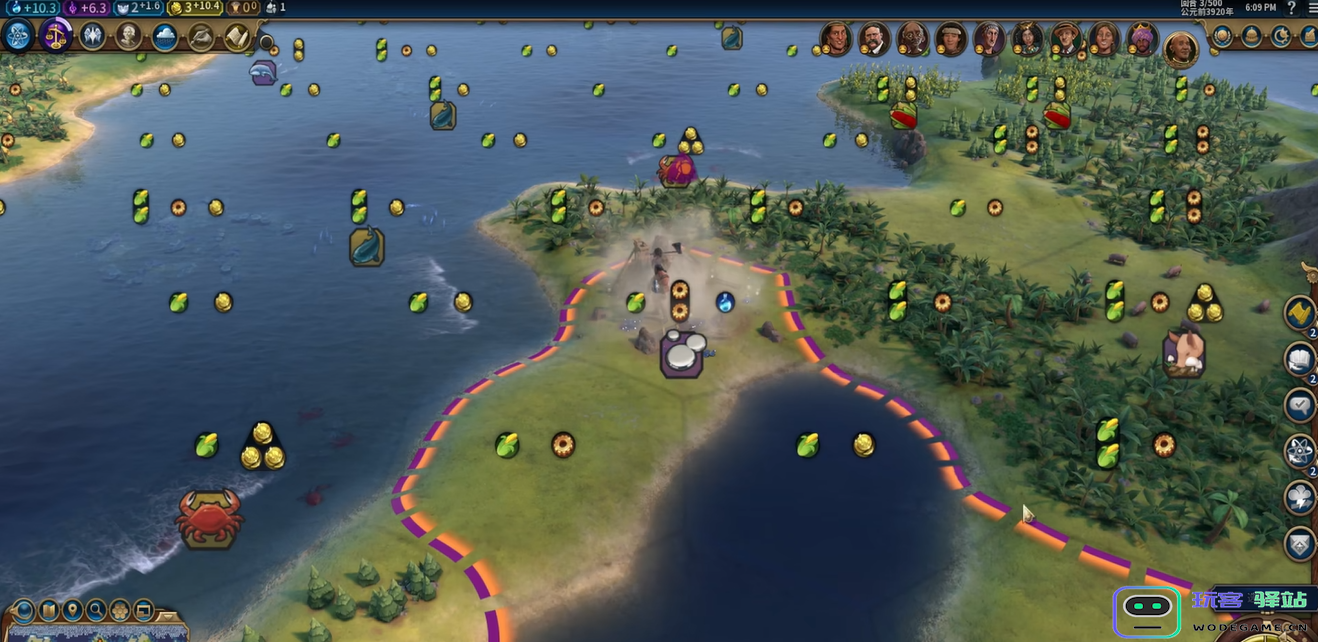Open the scroll button in top bar
Image resolution: width=1318 pixels, height=642 pixels.
237,37
